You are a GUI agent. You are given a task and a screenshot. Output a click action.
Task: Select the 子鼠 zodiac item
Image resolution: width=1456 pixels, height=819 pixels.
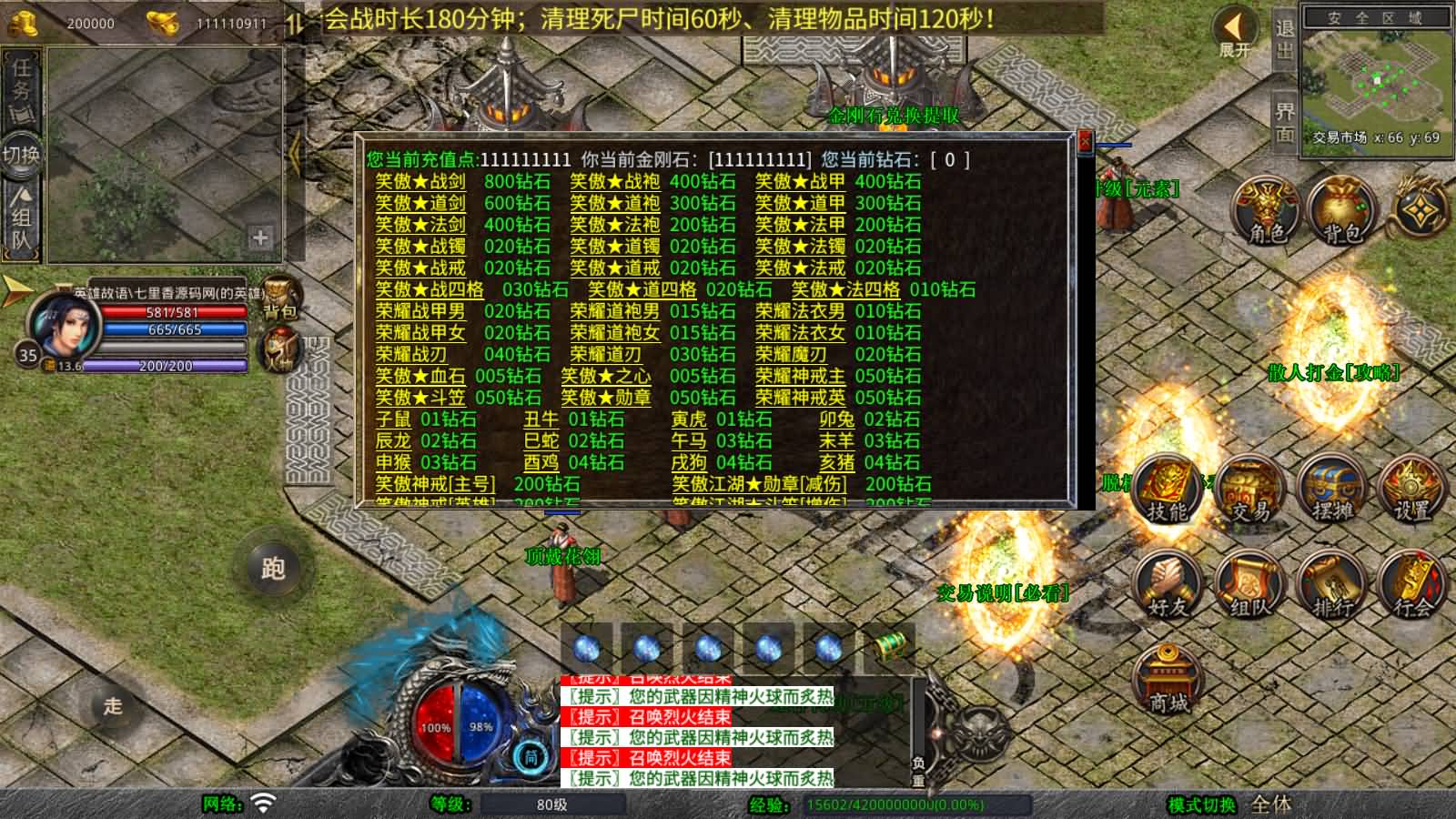coord(393,420)
